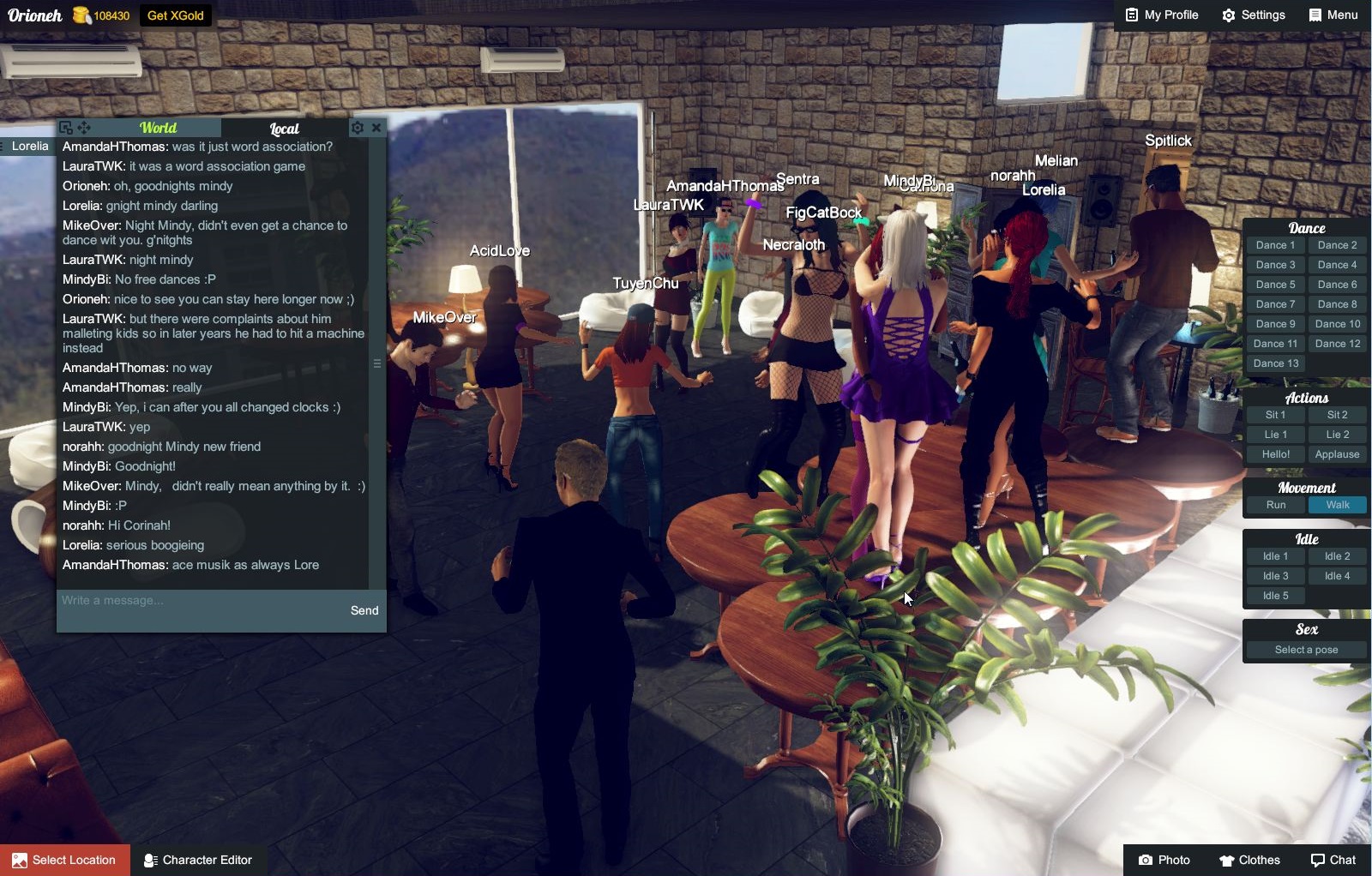The height and width of the screenshot is (876, 1372).
Task: Select the Hello! greeting action
Action: pyautogui.click(x=1275, y=454)
